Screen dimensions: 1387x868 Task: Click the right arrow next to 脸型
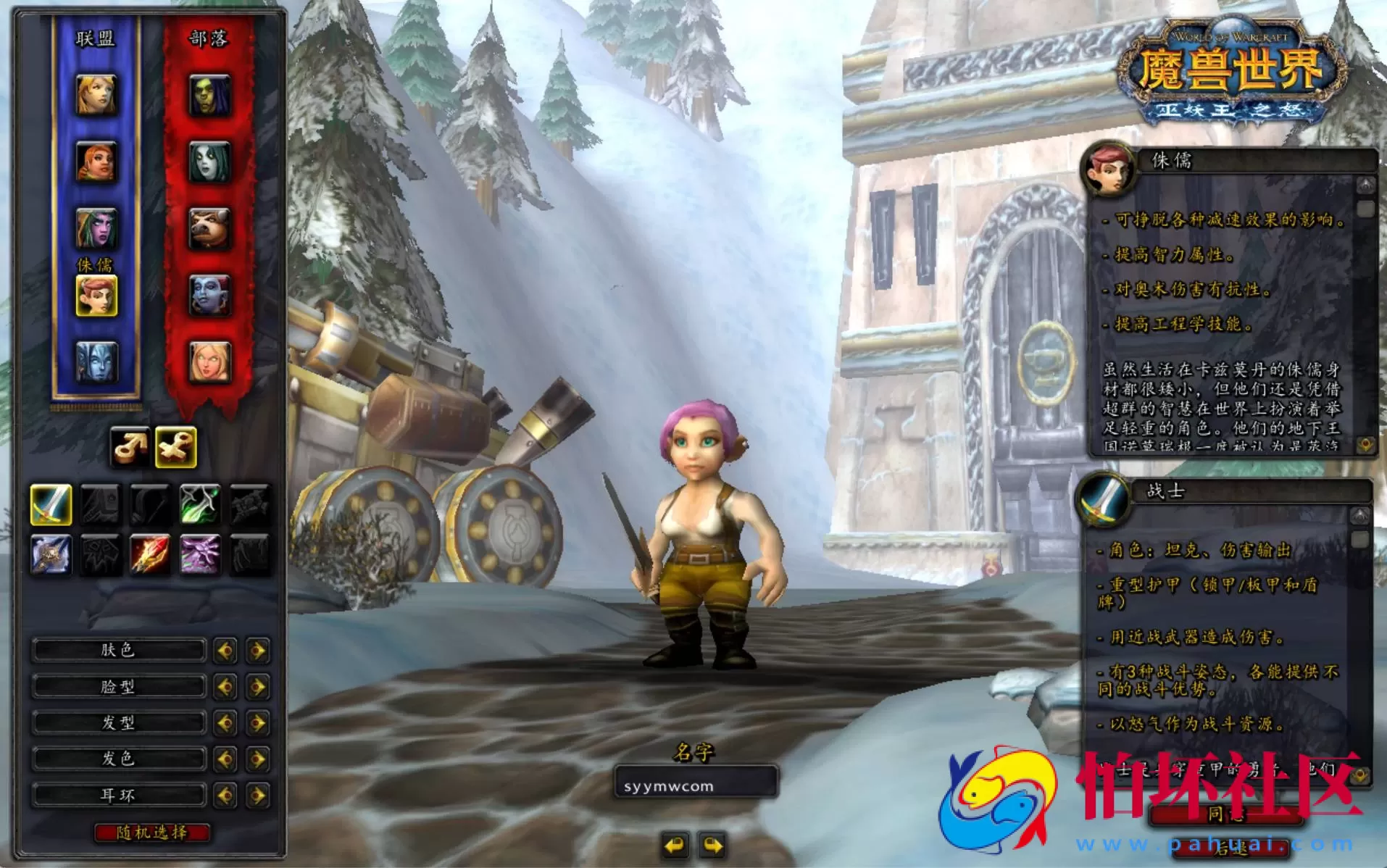point(258,686)
